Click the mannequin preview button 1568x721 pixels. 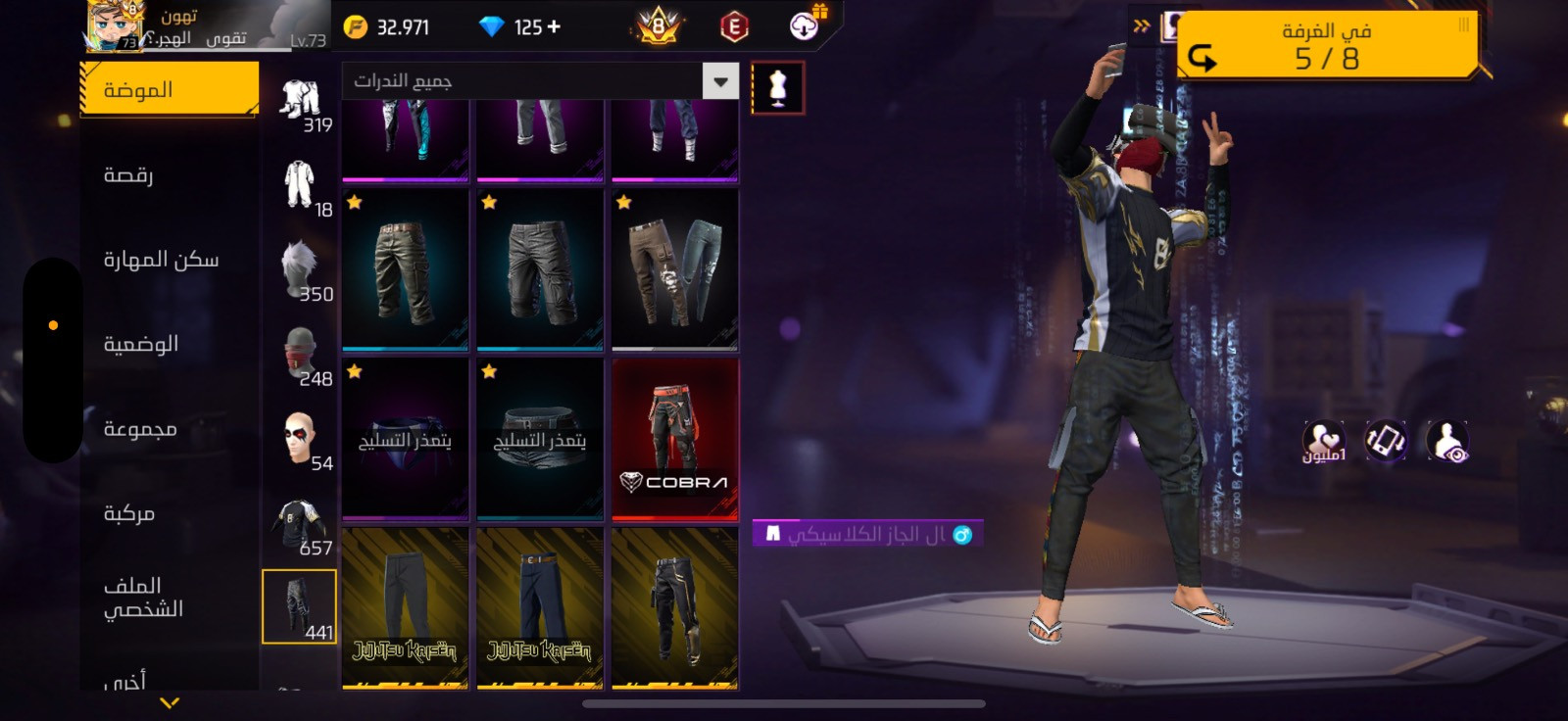coord(778,88)
